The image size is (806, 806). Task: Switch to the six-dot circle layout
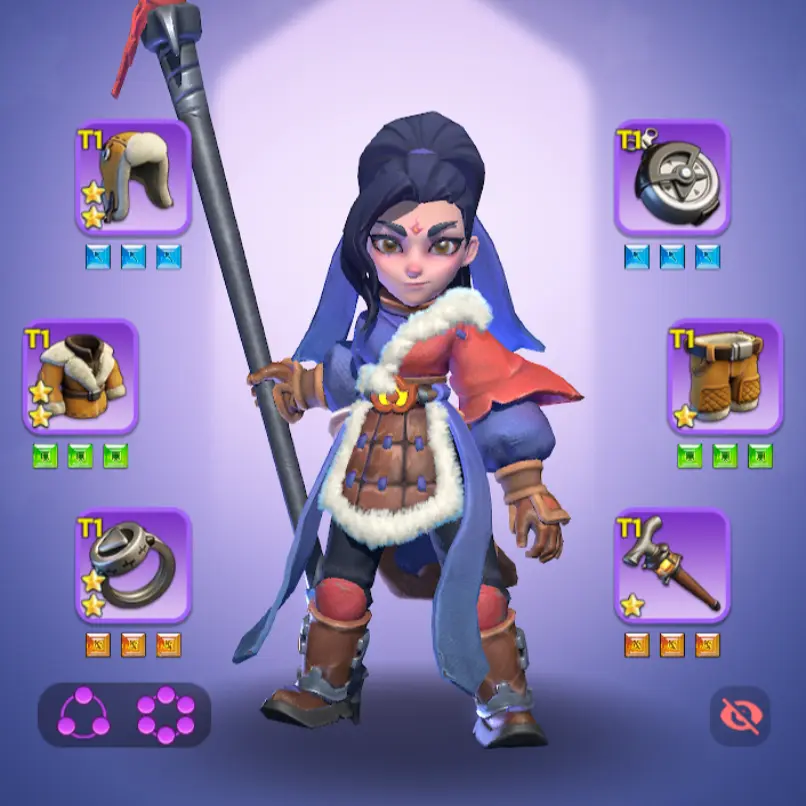165,715
